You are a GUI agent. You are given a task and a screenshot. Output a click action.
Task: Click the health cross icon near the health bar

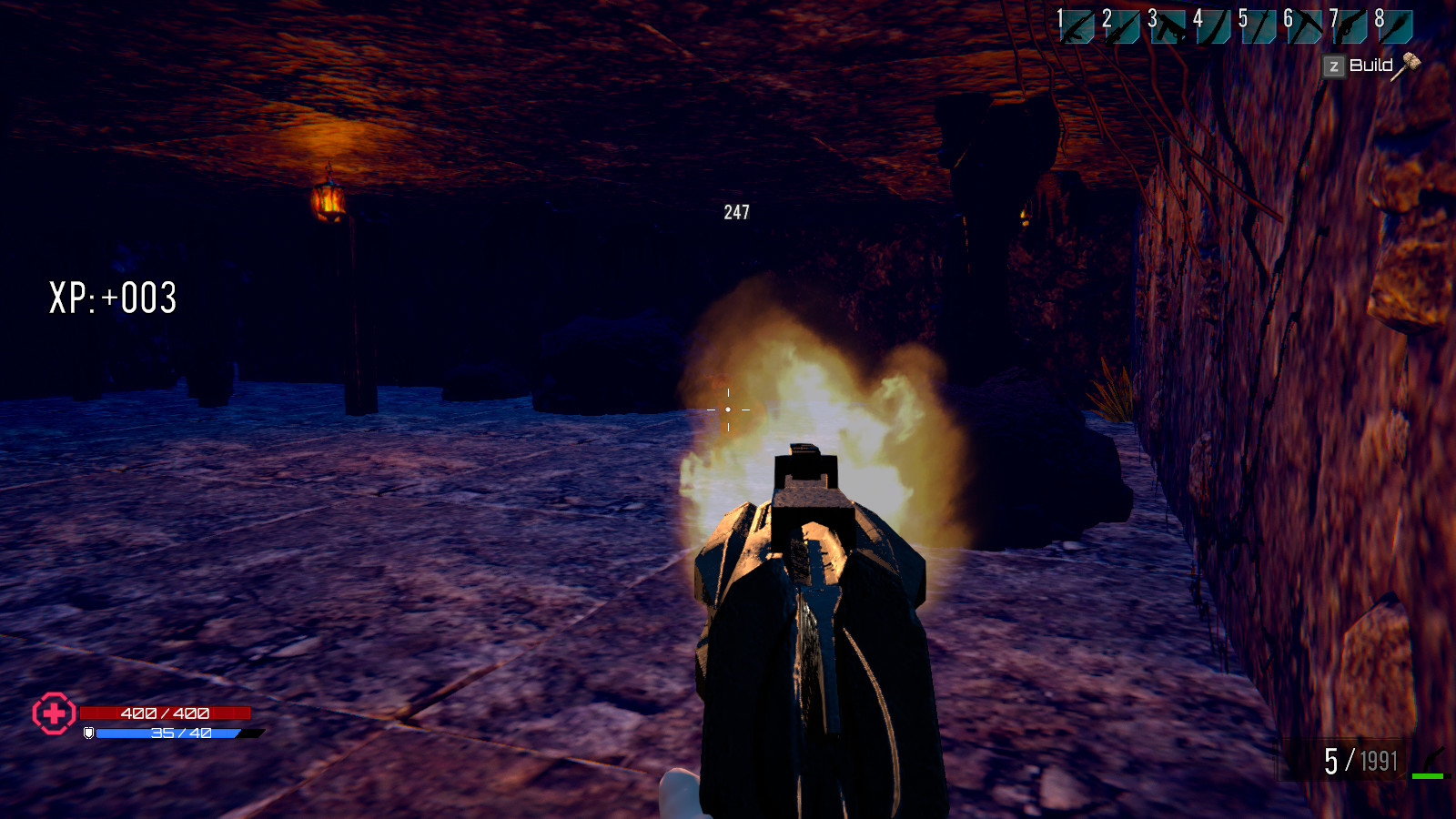[x=53, y=715]
